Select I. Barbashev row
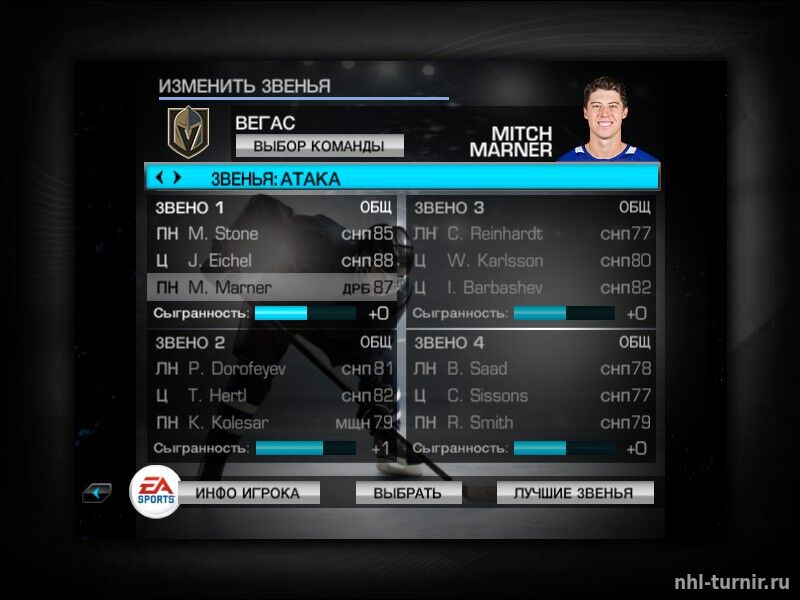 pos(531,288)
